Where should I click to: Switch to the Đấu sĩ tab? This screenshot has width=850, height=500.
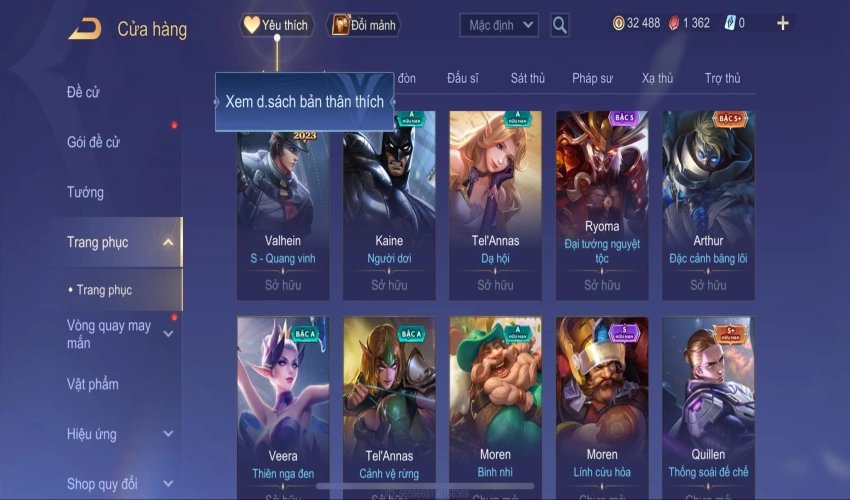tap(463, 78)
